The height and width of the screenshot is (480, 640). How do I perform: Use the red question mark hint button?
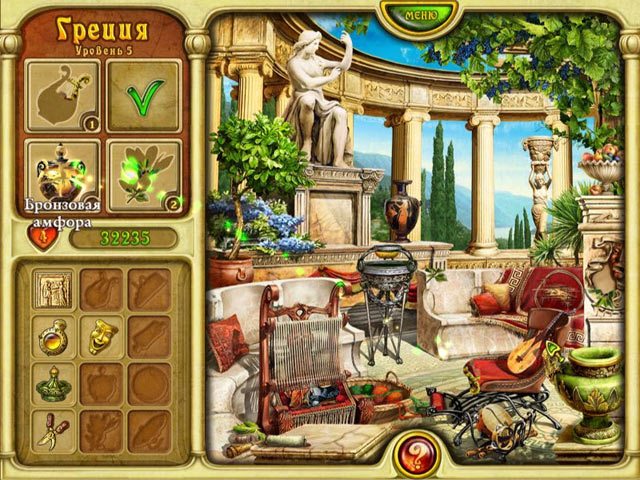coord(410,453)
